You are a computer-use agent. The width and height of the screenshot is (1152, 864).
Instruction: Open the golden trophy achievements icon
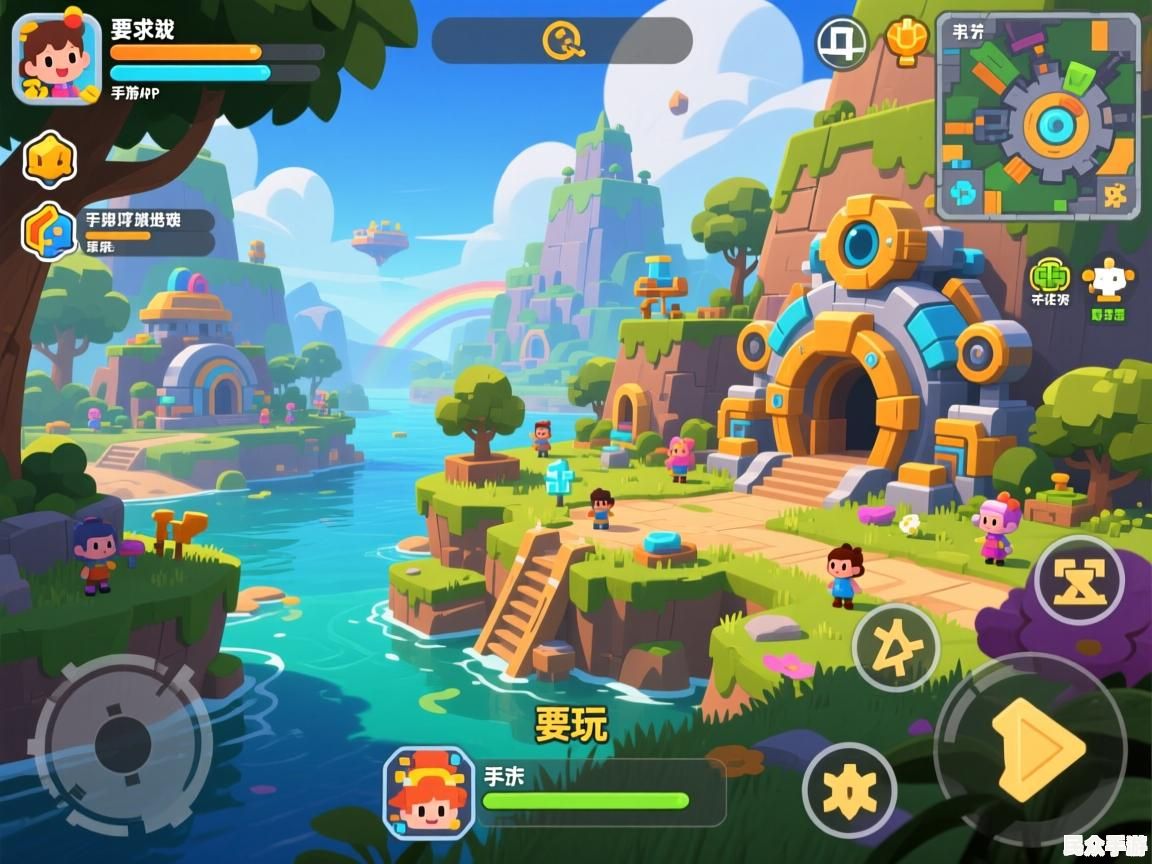point(907,41)
